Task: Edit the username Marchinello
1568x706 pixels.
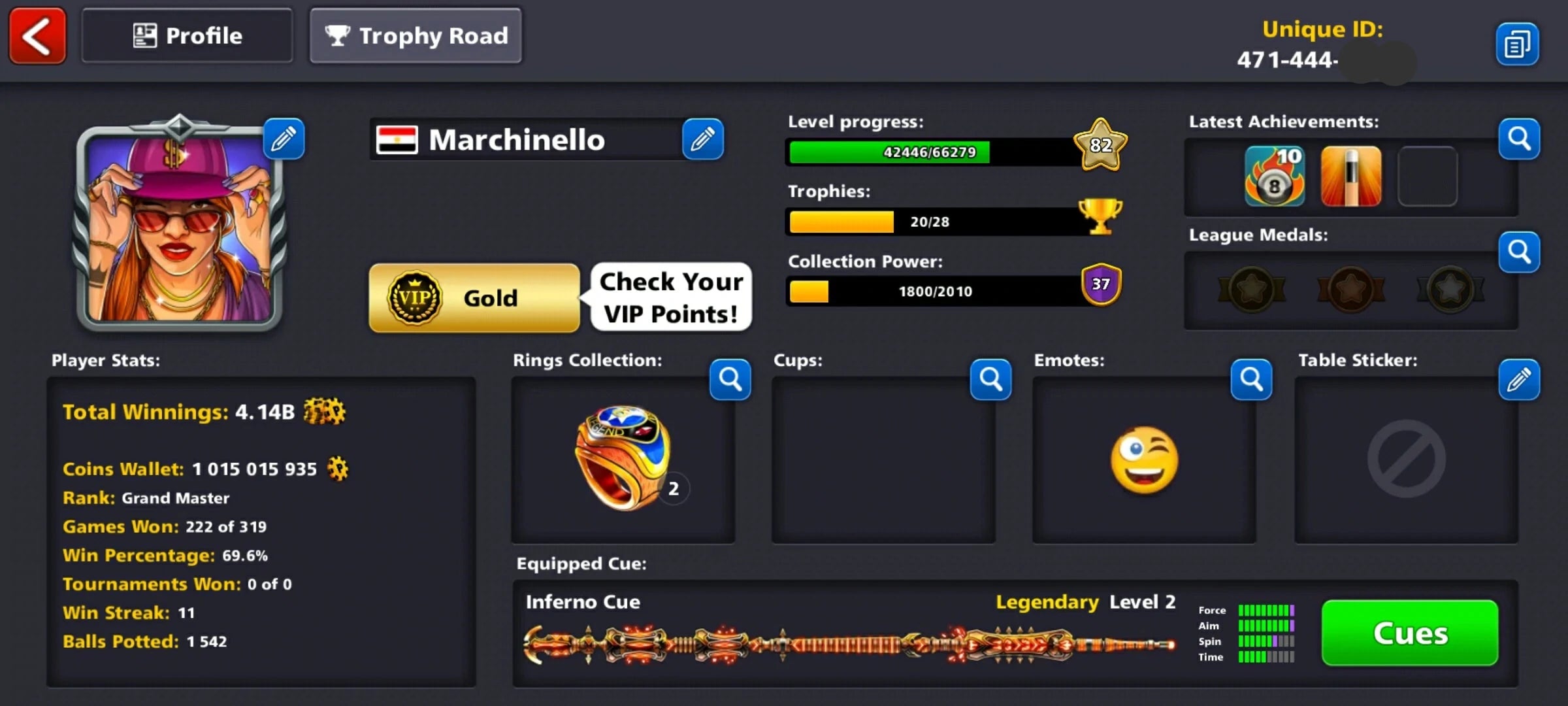Action: [x=704, y=139]
